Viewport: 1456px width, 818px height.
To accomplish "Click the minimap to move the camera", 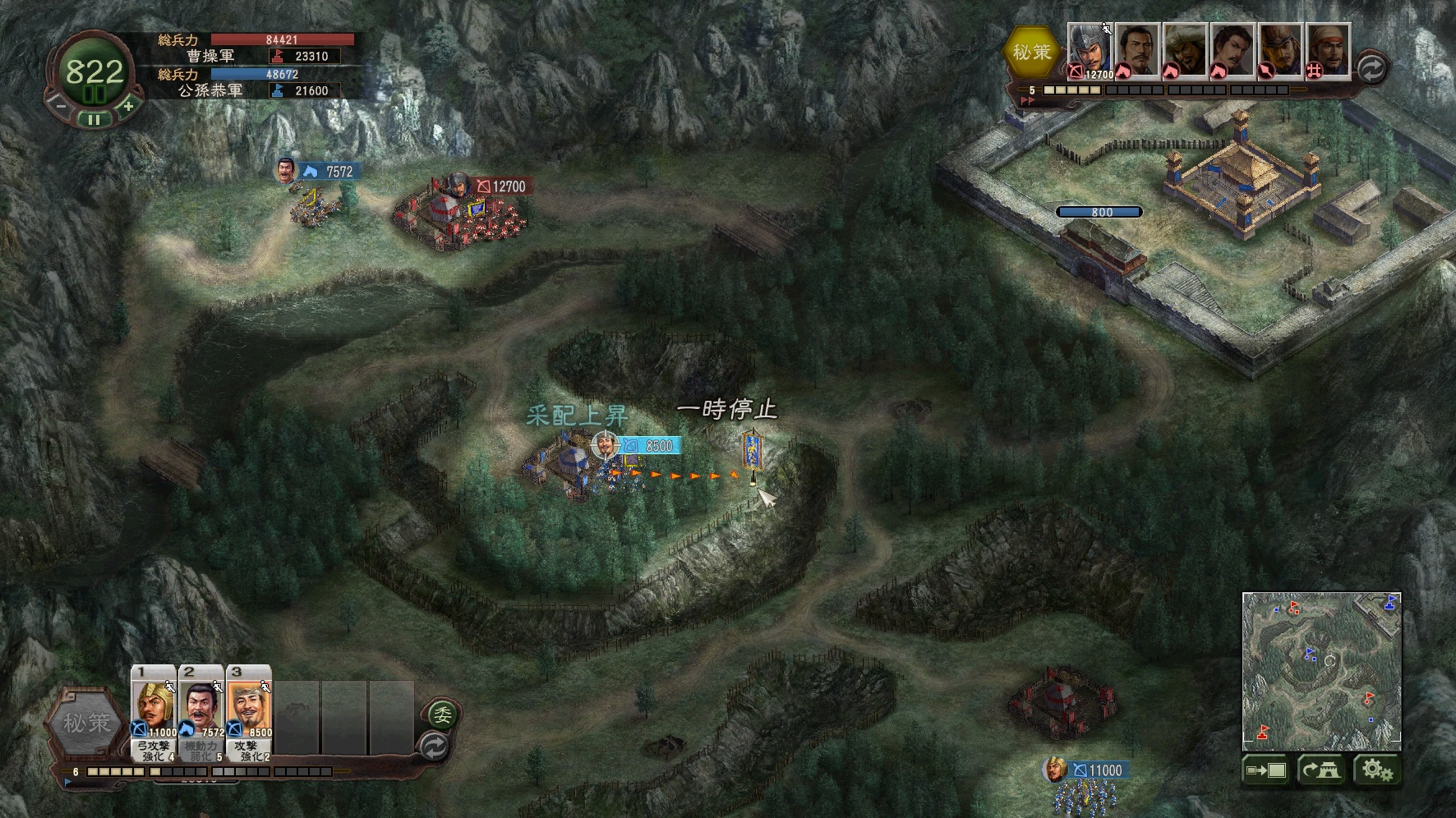I will click(1321, 670).
